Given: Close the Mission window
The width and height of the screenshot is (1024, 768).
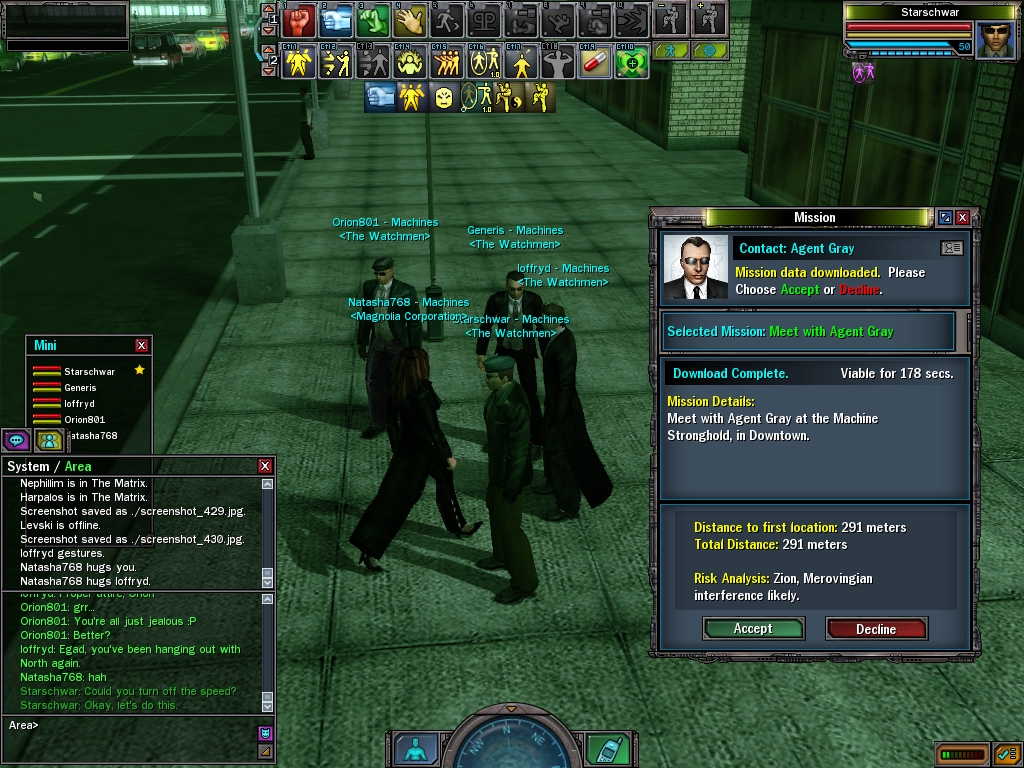Looking at the screenshot, I should pos(963,217).
